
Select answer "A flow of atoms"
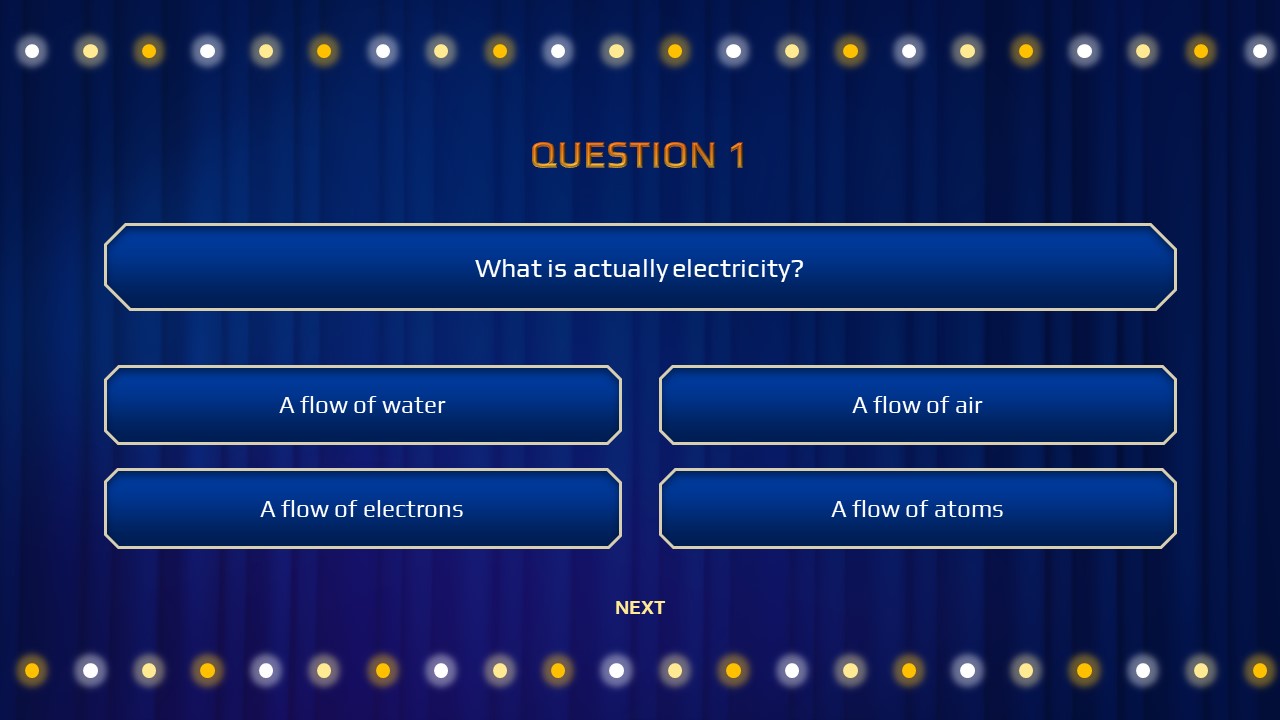(x=917, y=508)
